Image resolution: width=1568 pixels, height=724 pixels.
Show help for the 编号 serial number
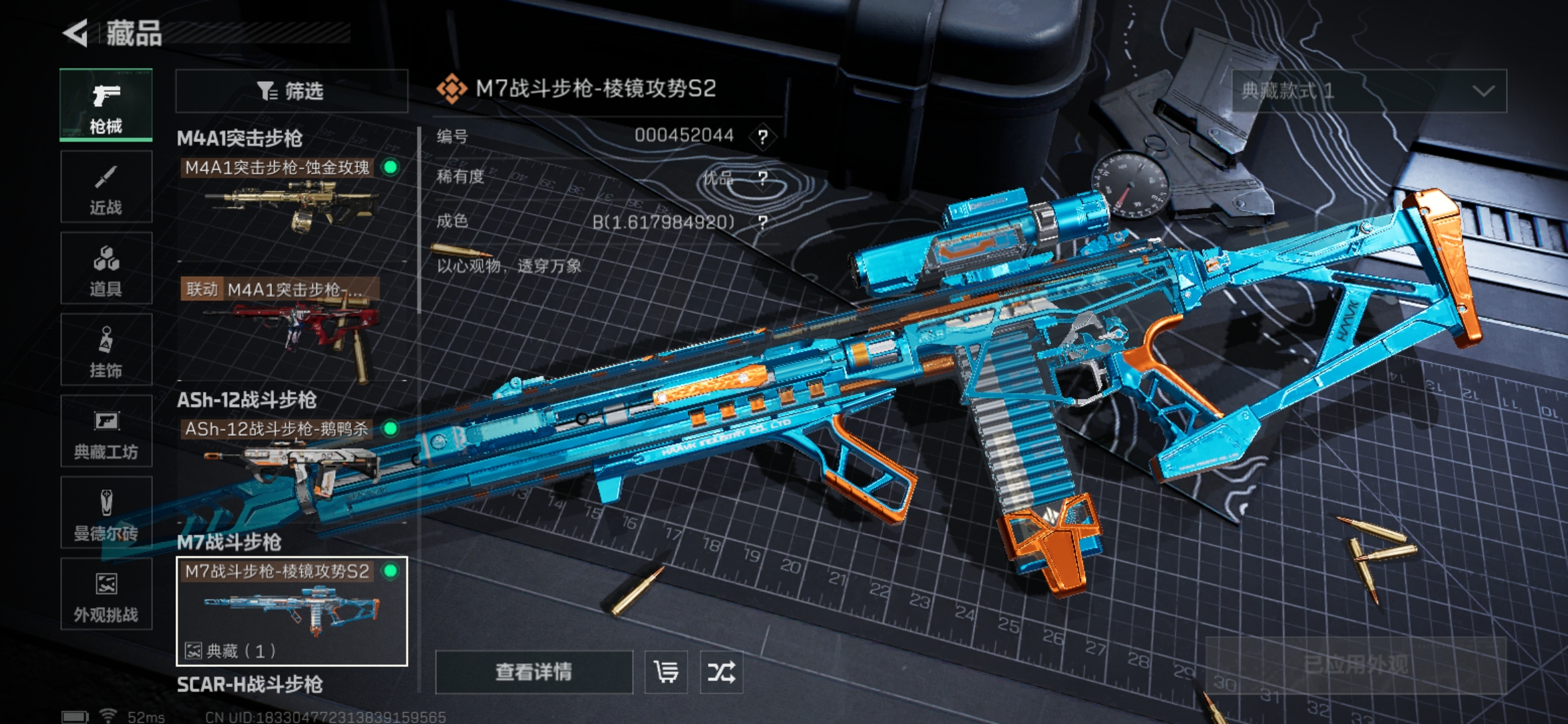[x=763, y=137]
